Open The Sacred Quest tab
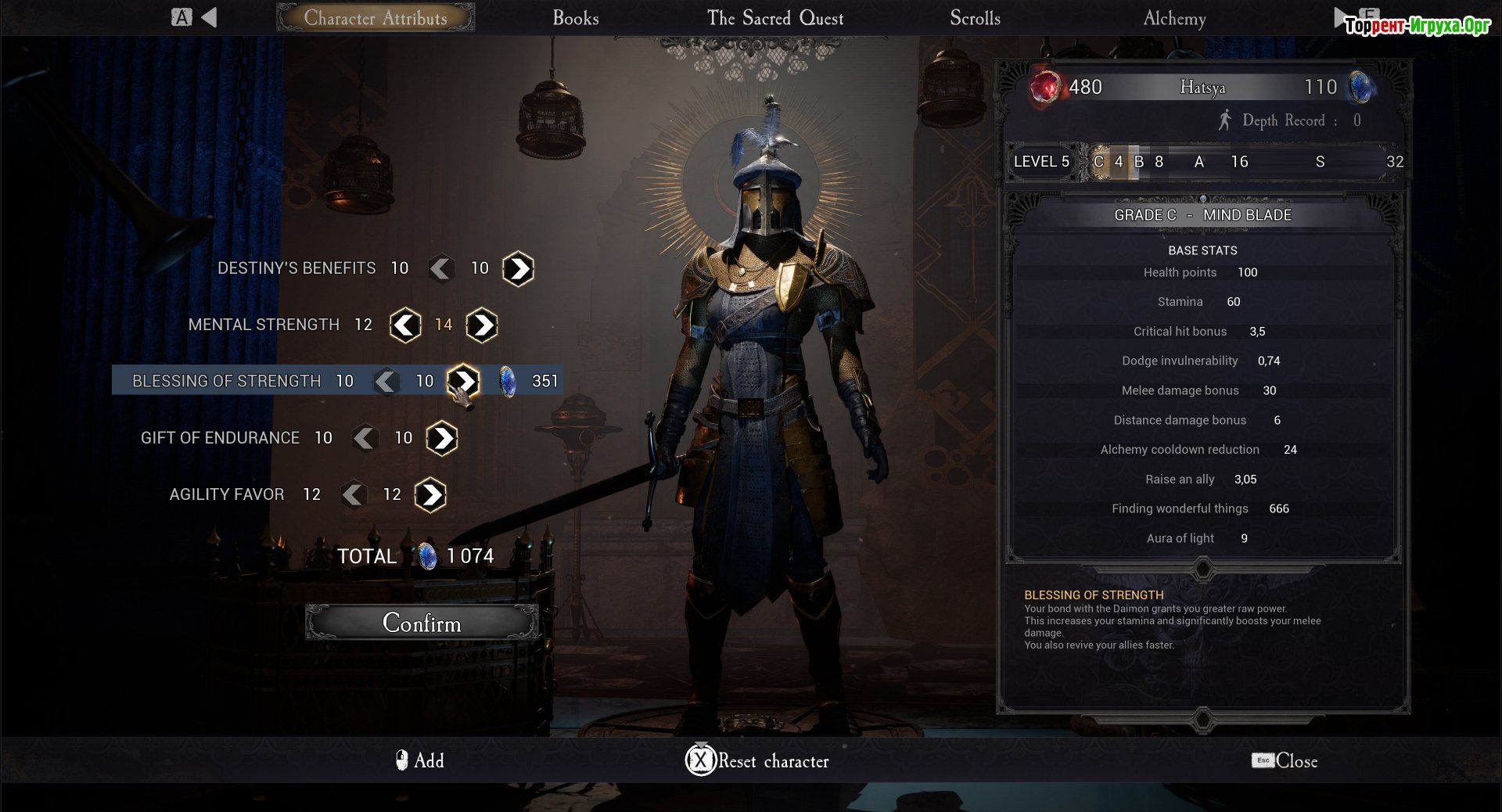The width and height of the screenshot is (1502, 812). tap(774, 18)
